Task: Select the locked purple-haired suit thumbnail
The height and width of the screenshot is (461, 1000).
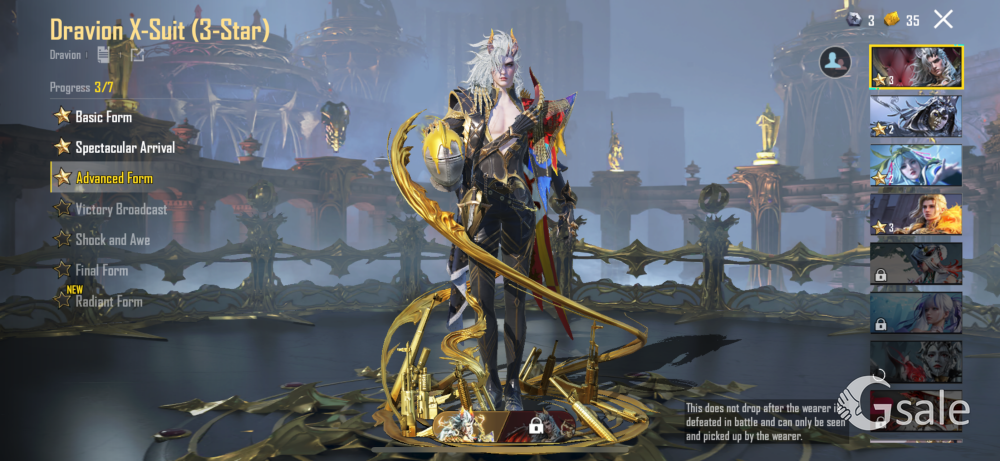Action: [x=916, y=312]
